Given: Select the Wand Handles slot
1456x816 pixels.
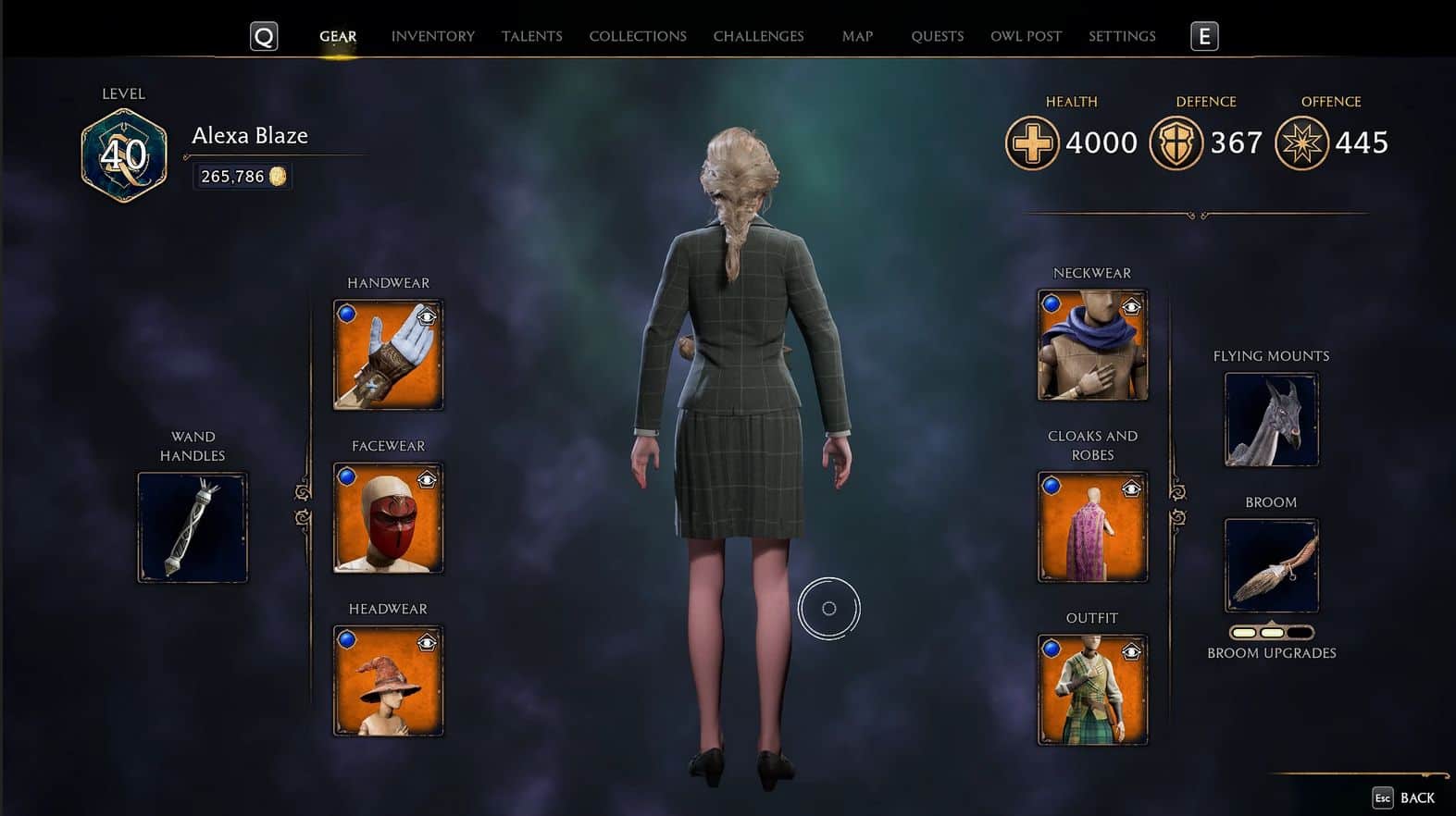Looking at the screenshot, I should (193, 527).
